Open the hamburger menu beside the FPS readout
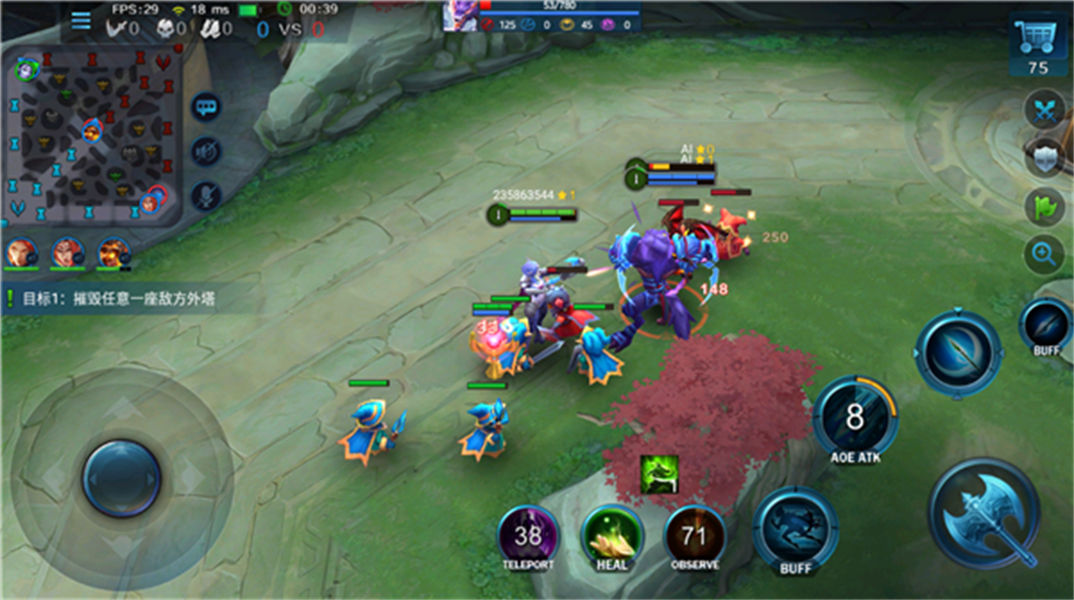This screenshot has width=1074, height=600. 81,20
